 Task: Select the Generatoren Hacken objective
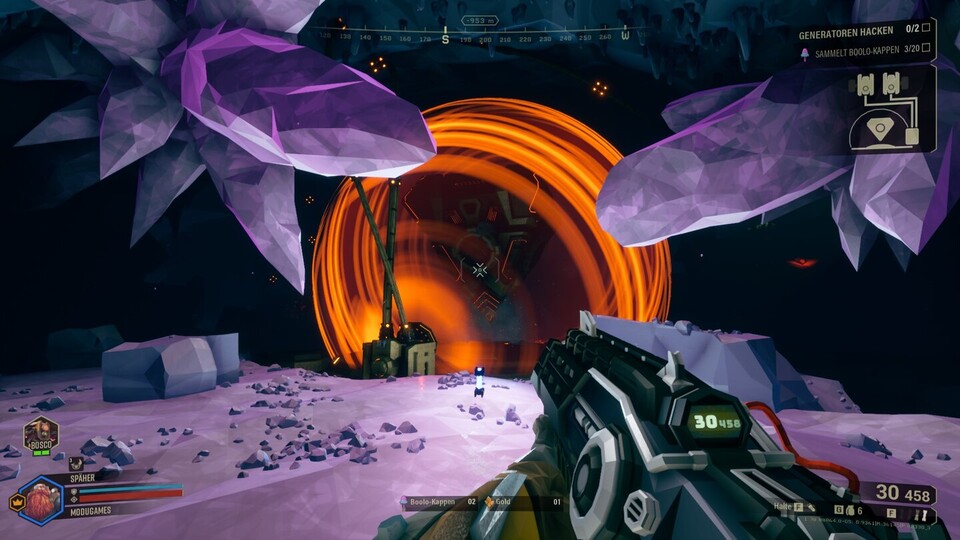click(x=848, y=33)
